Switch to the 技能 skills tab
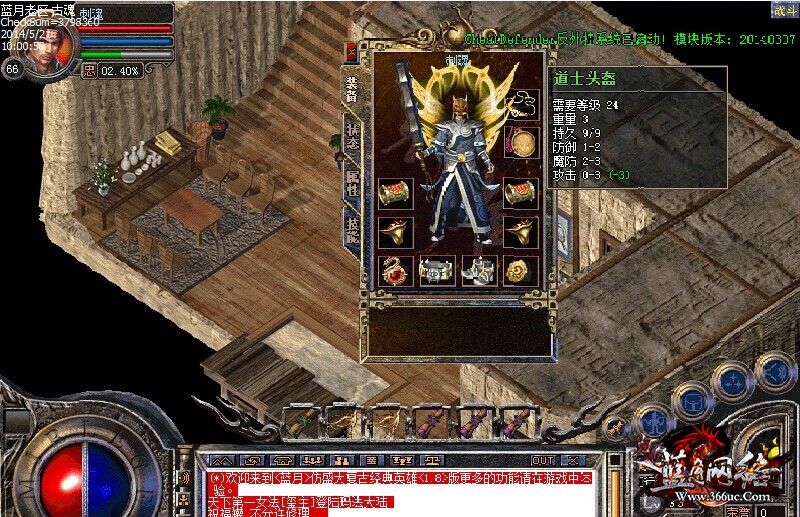The width and height of the screenshot is (800, 517). click(x=353, y=229)
